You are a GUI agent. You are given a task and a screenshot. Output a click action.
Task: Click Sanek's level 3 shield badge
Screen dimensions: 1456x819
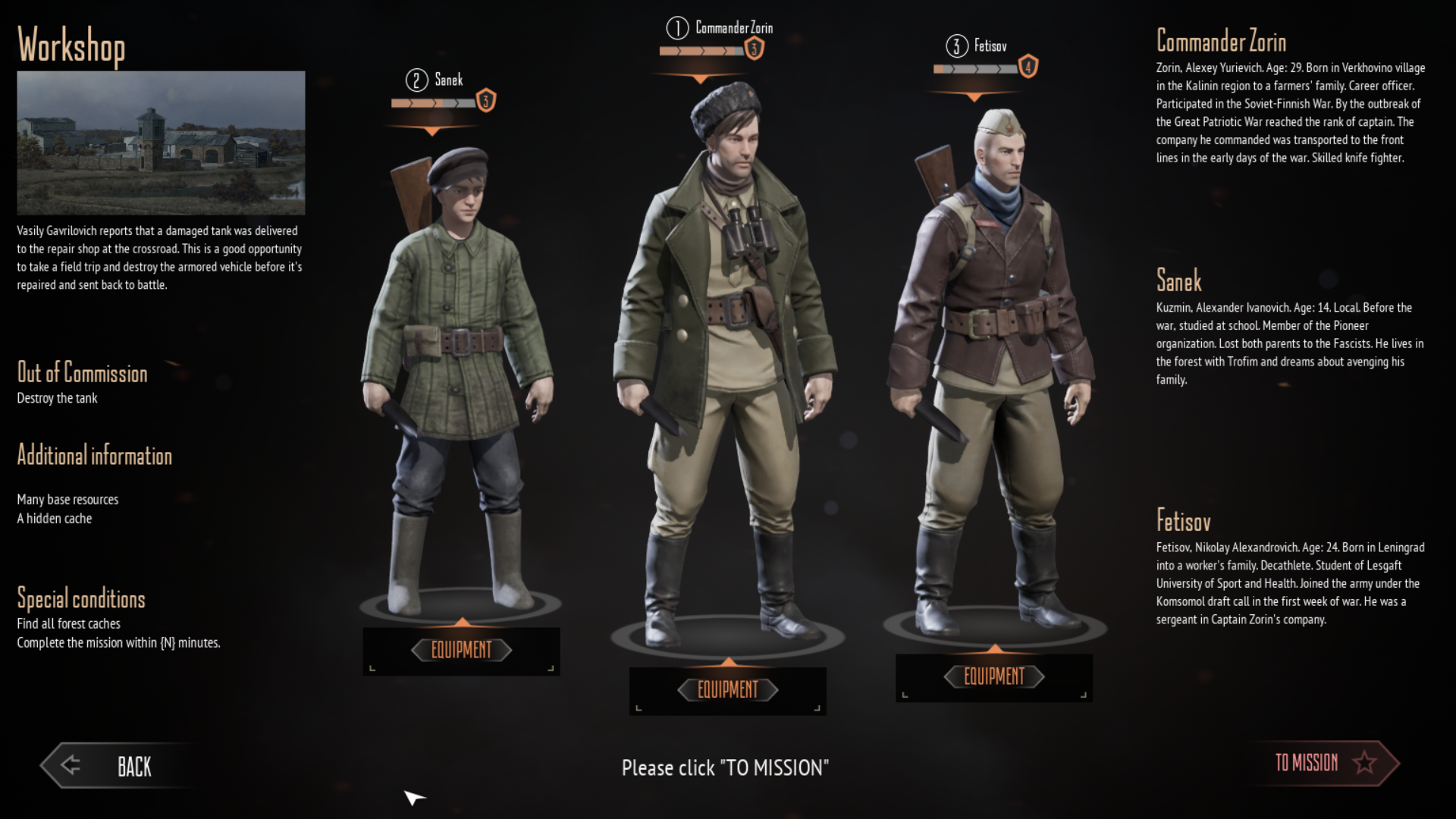(x=485, y=101)
